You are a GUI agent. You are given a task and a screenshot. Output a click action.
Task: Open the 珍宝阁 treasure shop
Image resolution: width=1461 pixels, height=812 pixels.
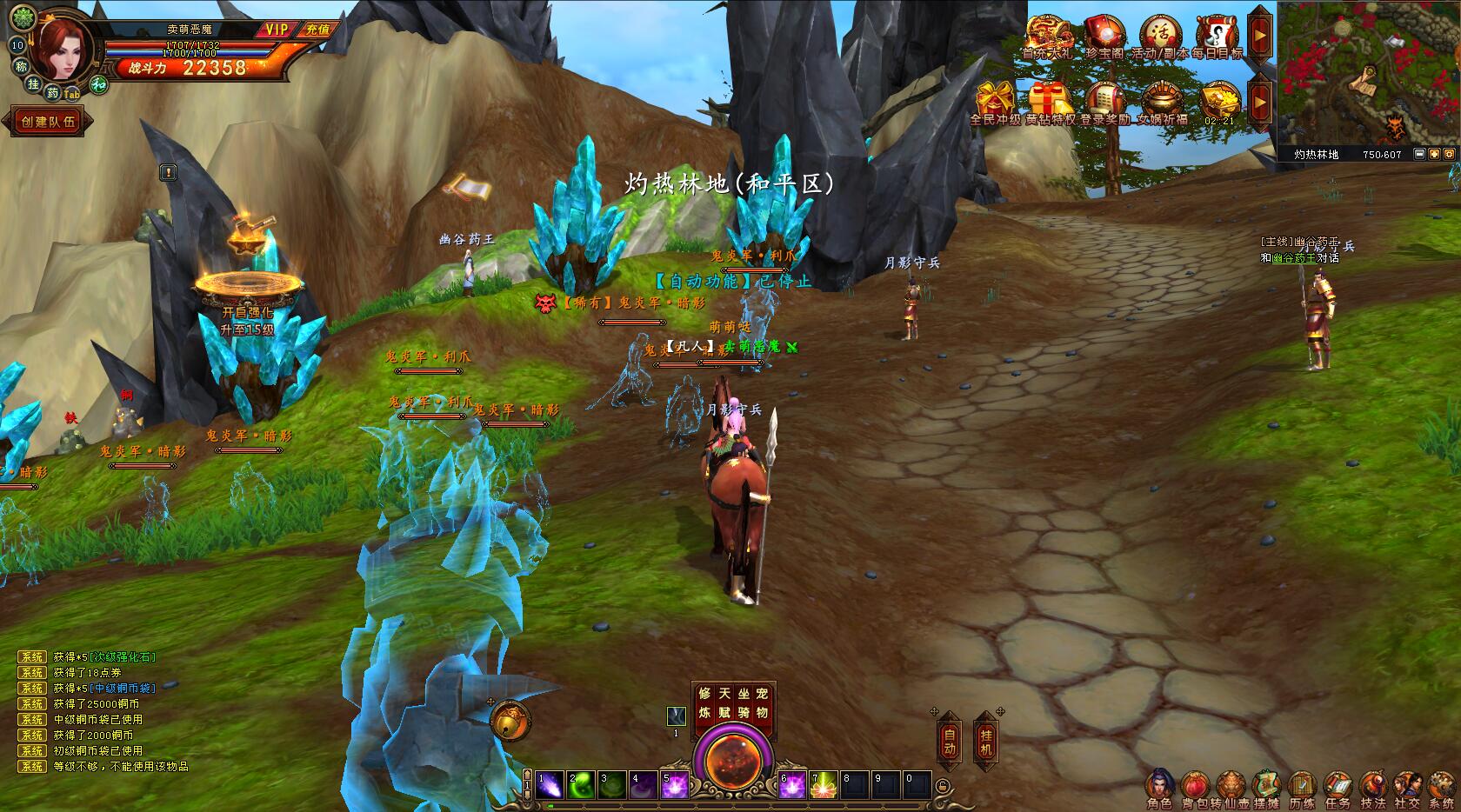pyautogui.click(x=1104, y=37)
